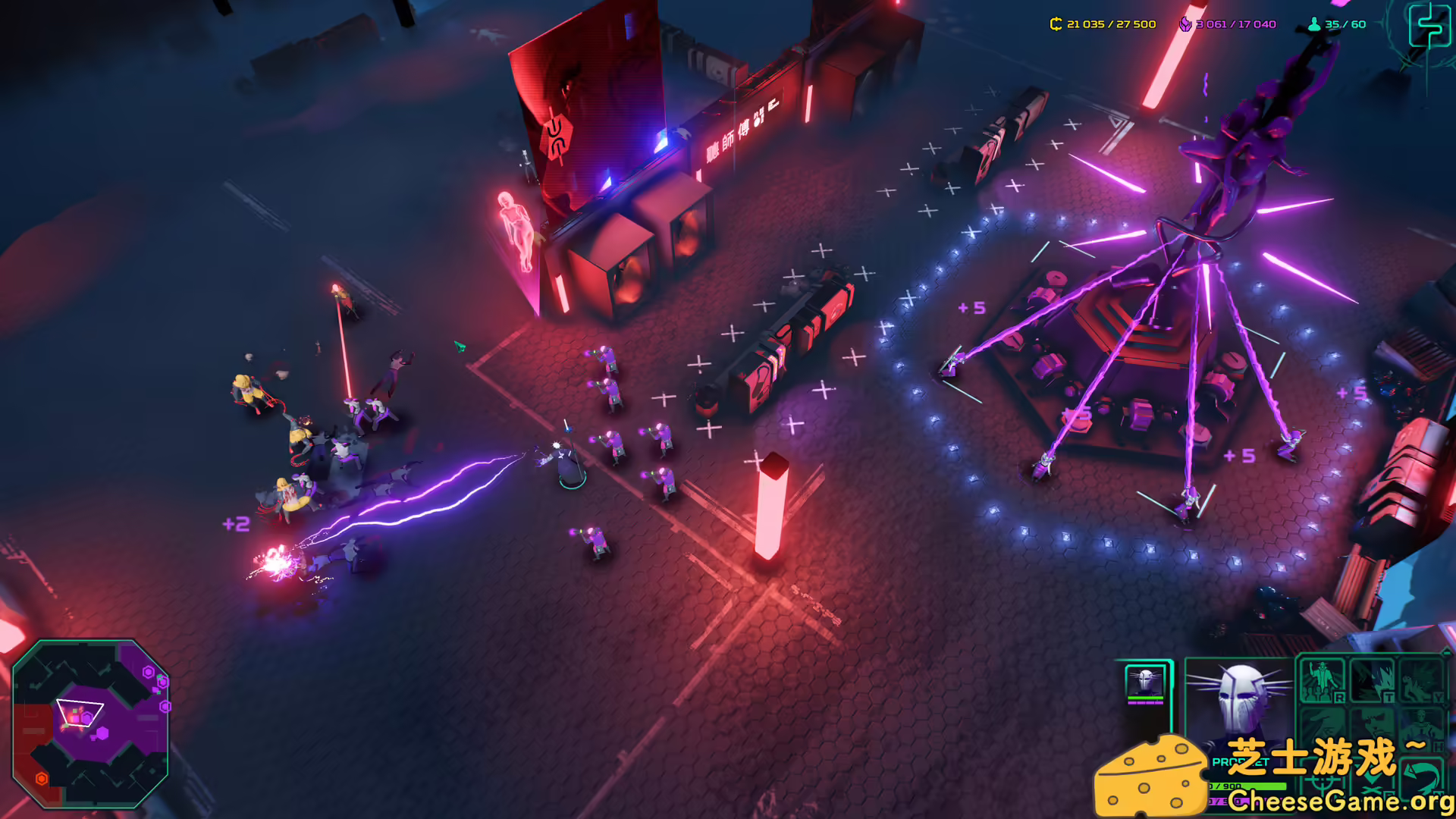This screenshot has height=819, width=1456.
Task: Click the purple essence resource icon
Action: [x=1185, y=24]
